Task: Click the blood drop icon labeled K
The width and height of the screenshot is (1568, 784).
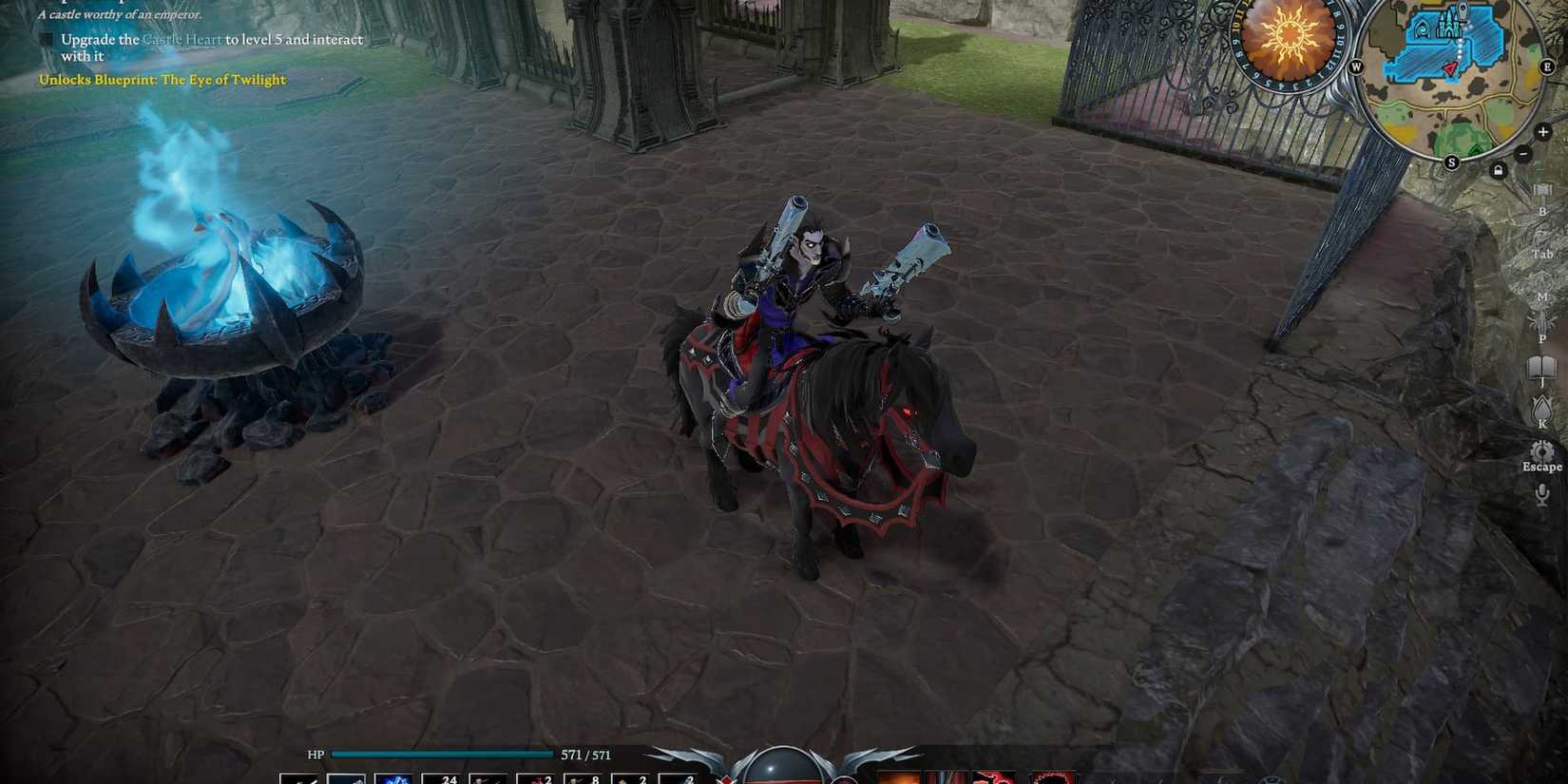Action: 1542,408
